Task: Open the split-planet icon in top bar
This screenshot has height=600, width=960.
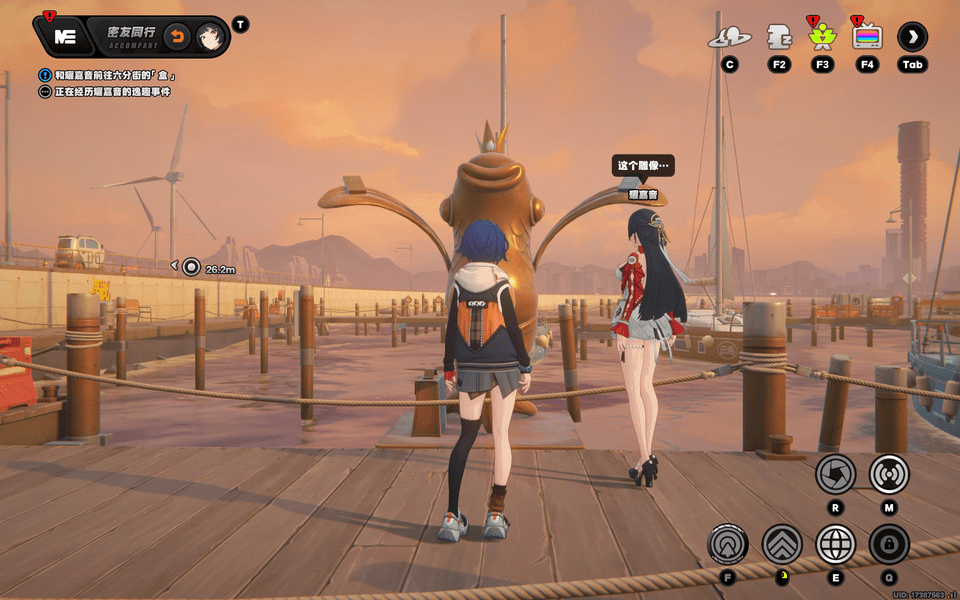Action: pos(730,38)
